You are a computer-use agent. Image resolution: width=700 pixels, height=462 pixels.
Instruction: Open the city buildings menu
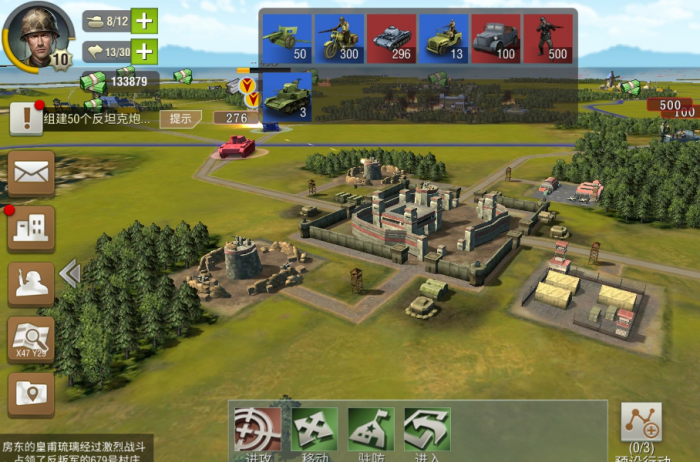[x=31, y=228]
